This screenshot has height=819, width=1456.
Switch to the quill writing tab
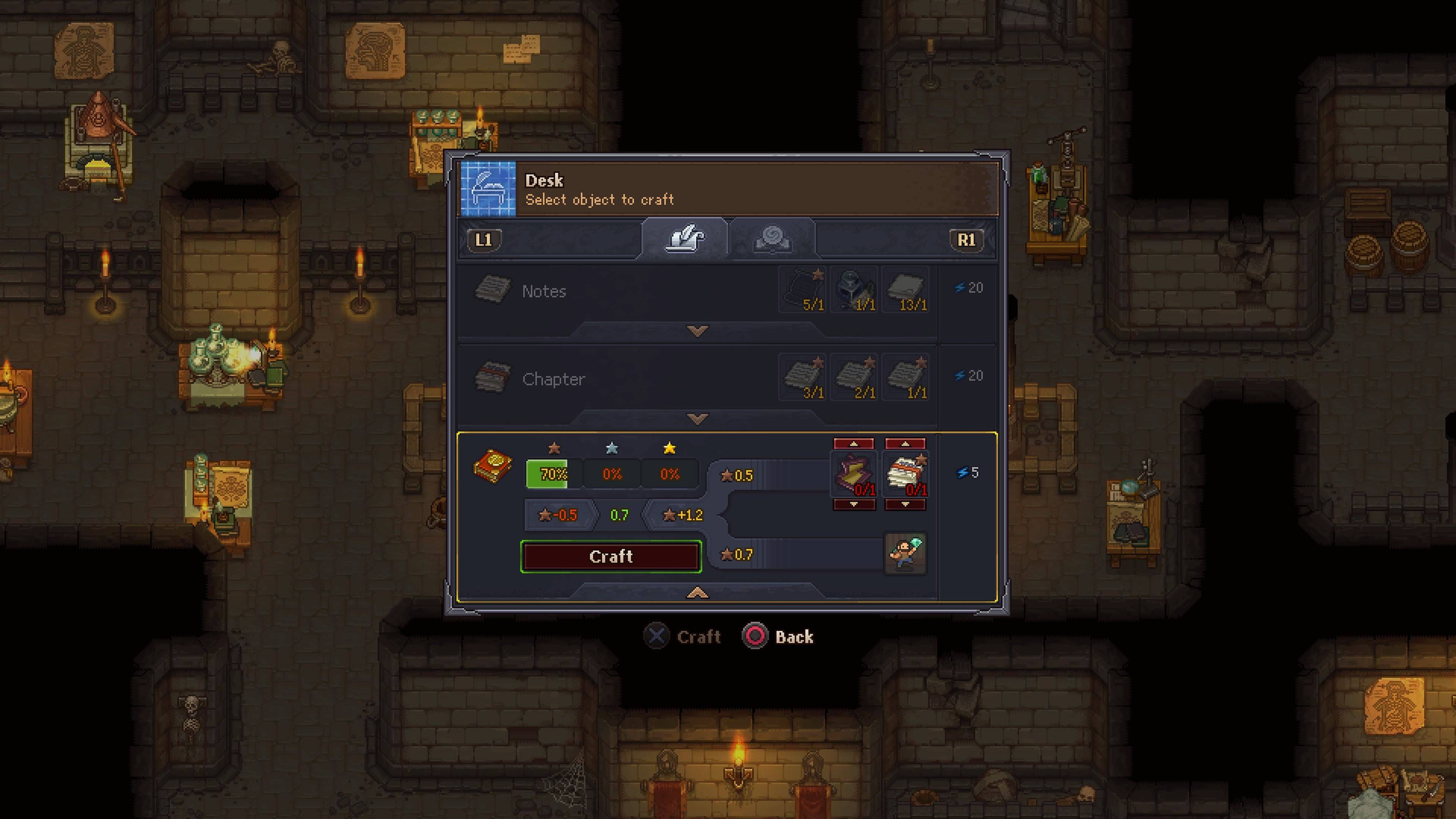pos(684,238)
